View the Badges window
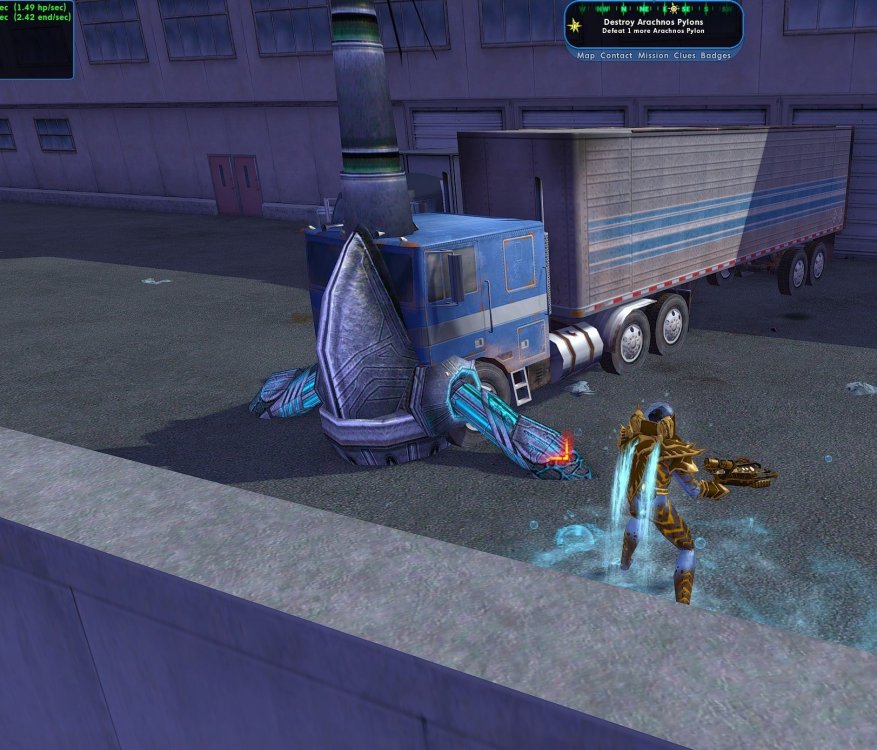Screen dimensions: 877x750 click(716, 56)
